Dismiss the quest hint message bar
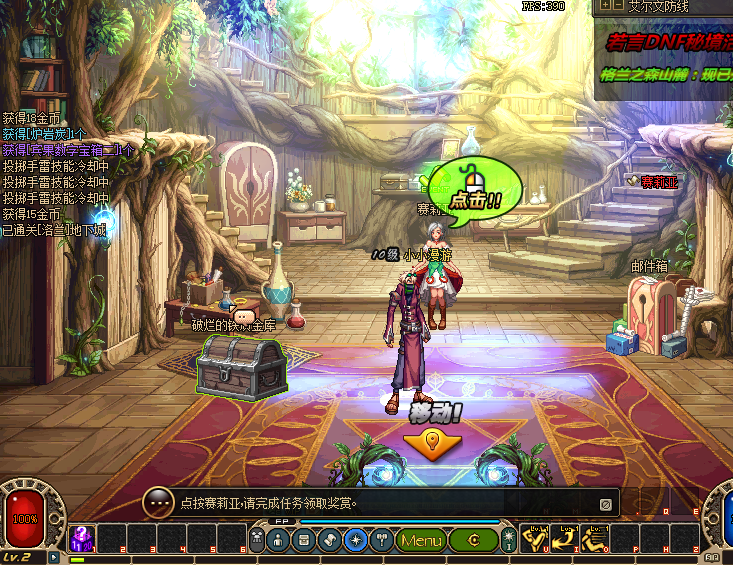Image resolution: width=733 pixels, height=565 pixels. click(605, 504)
